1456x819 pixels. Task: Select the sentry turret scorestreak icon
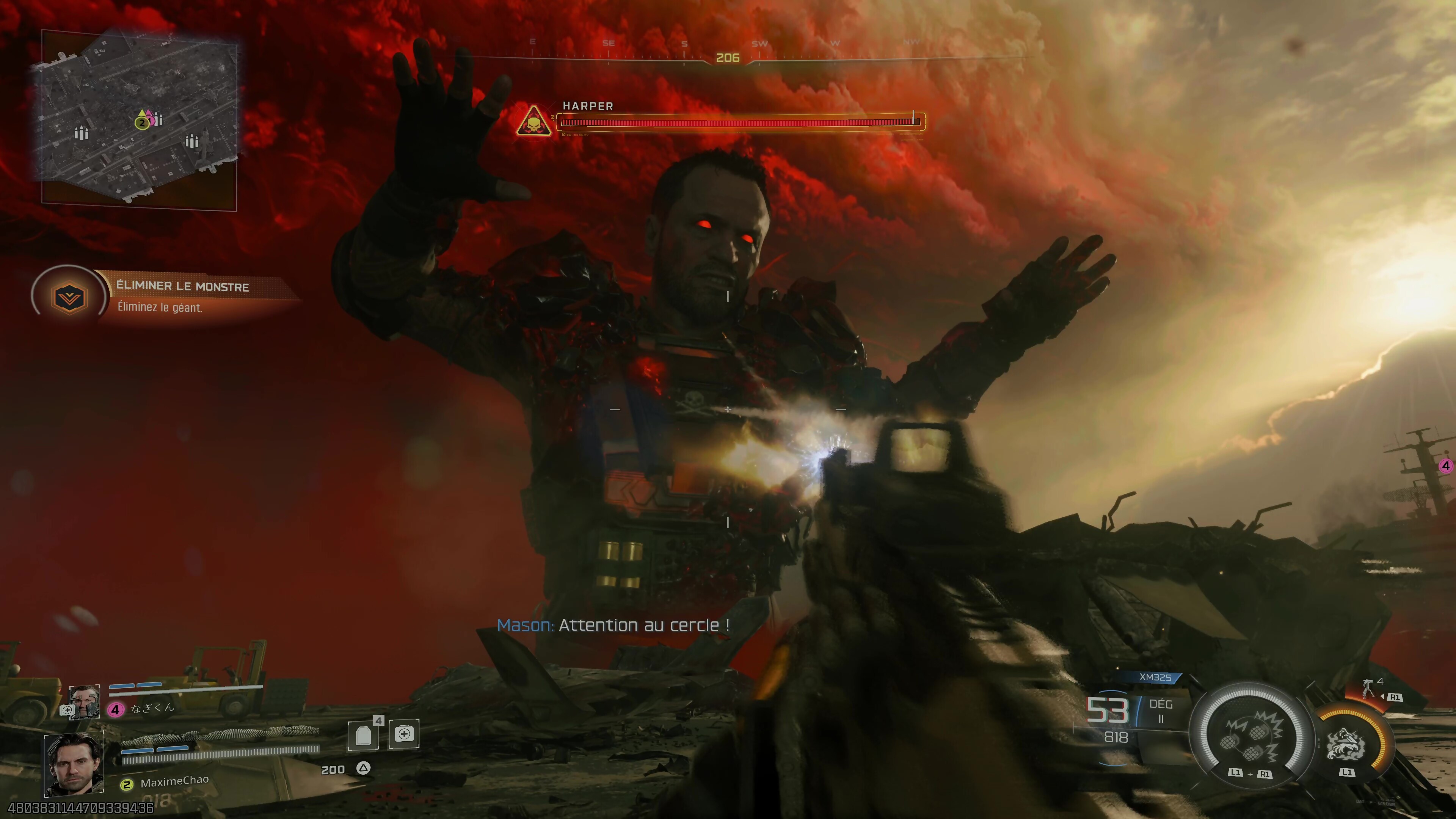click(x=1368, y=688)
